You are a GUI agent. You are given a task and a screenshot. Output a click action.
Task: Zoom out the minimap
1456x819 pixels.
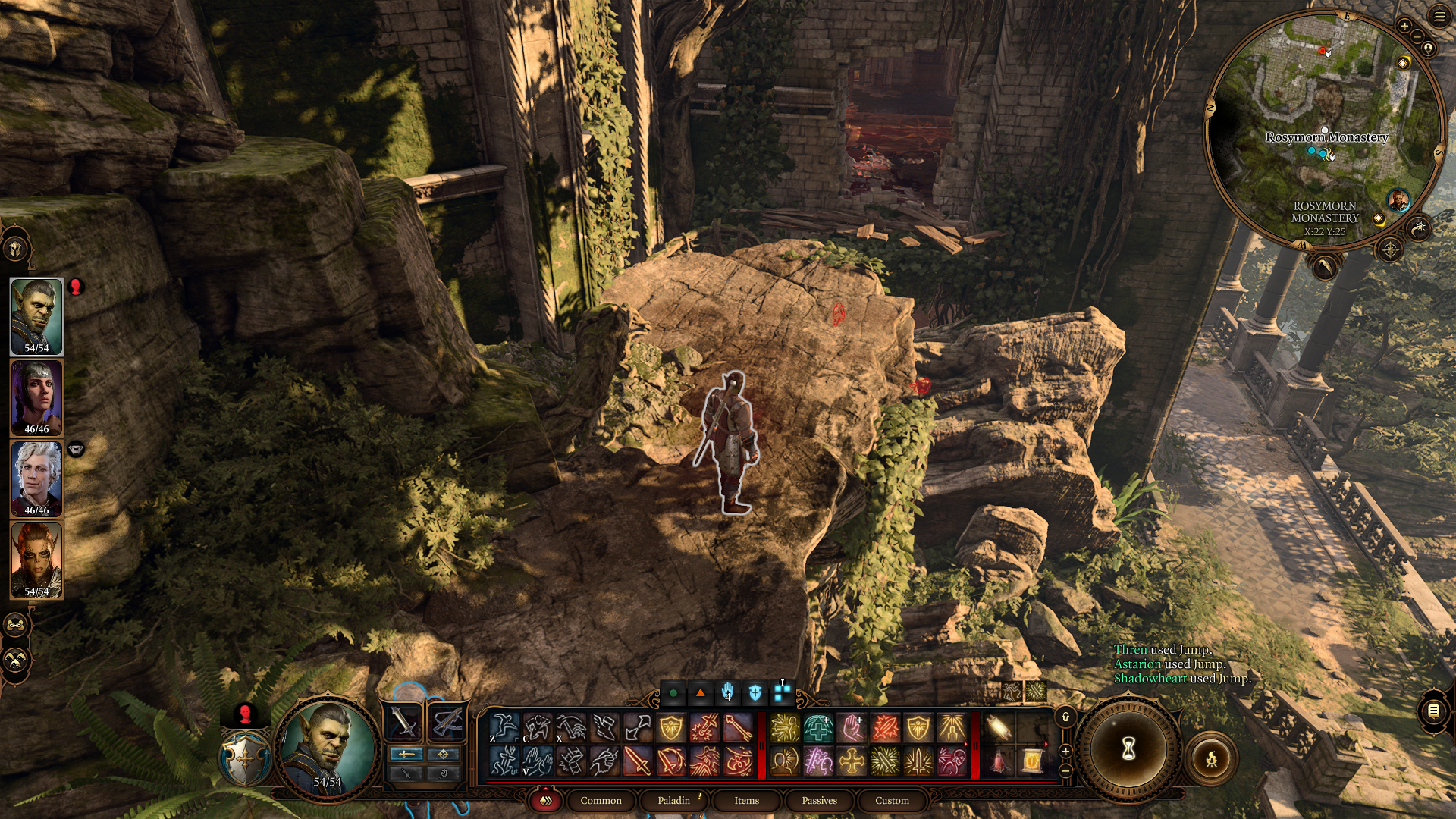coord(1417,36)
